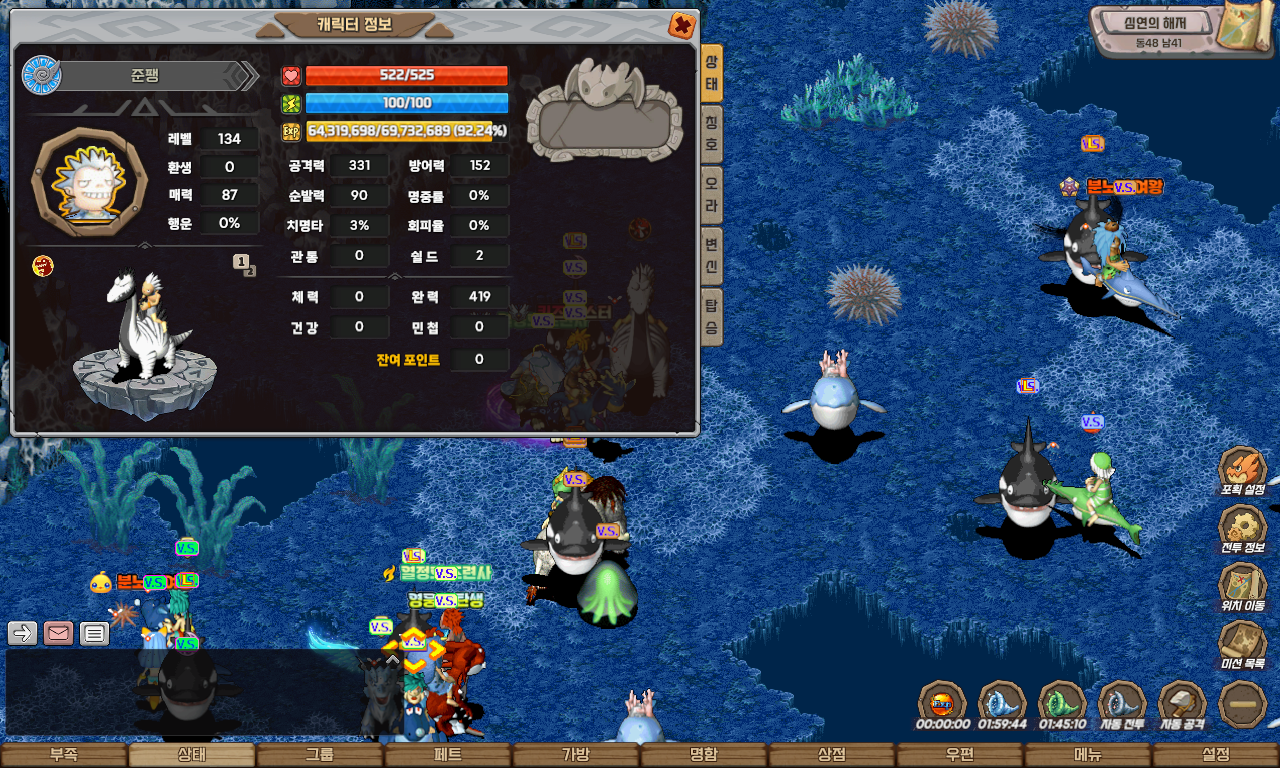Open the 미션 목록 scroll icon
Screen dimensions: 1280x768
(1242, 646)
